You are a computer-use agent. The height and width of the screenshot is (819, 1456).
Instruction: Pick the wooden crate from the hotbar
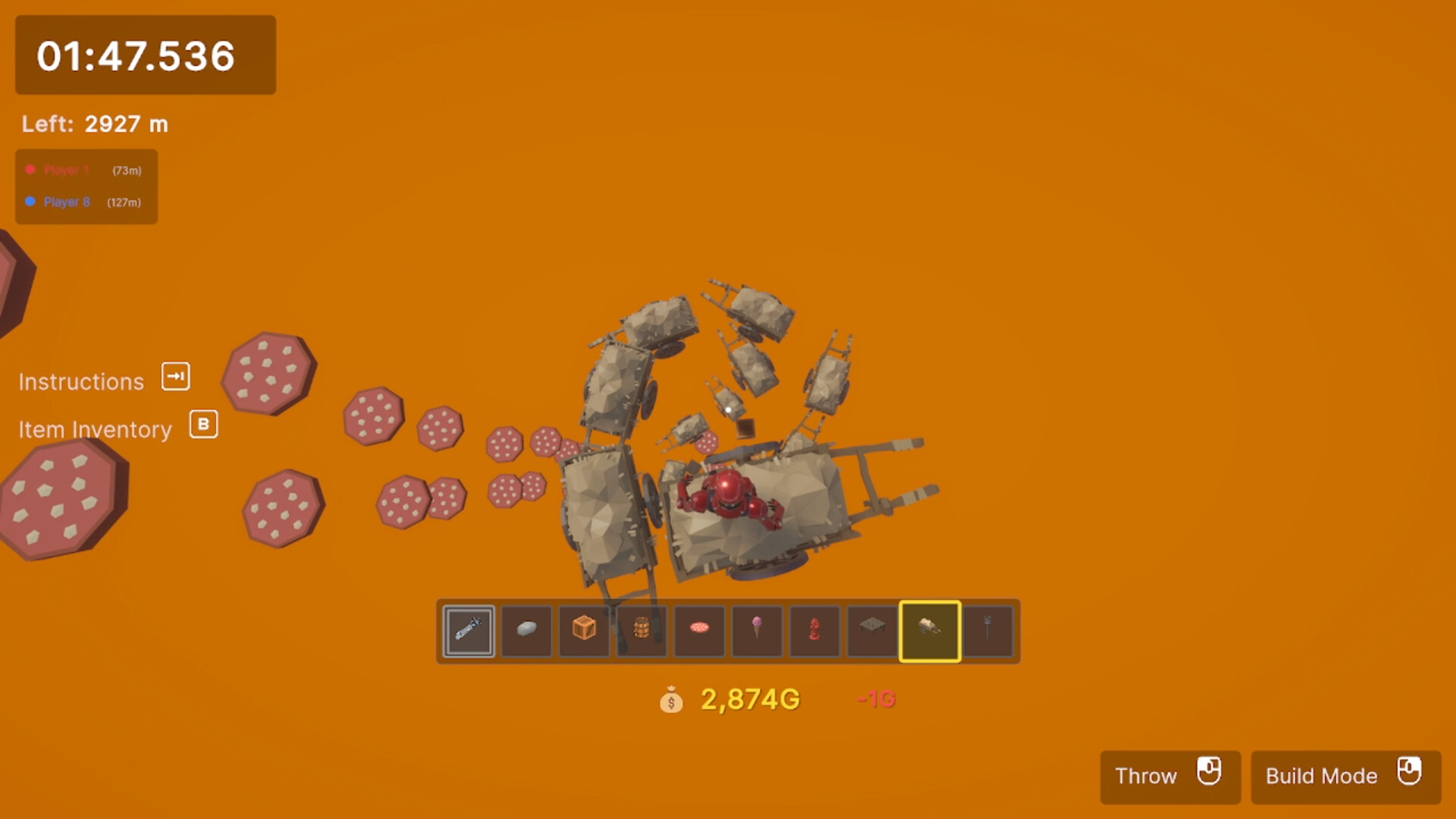(583, 631)
